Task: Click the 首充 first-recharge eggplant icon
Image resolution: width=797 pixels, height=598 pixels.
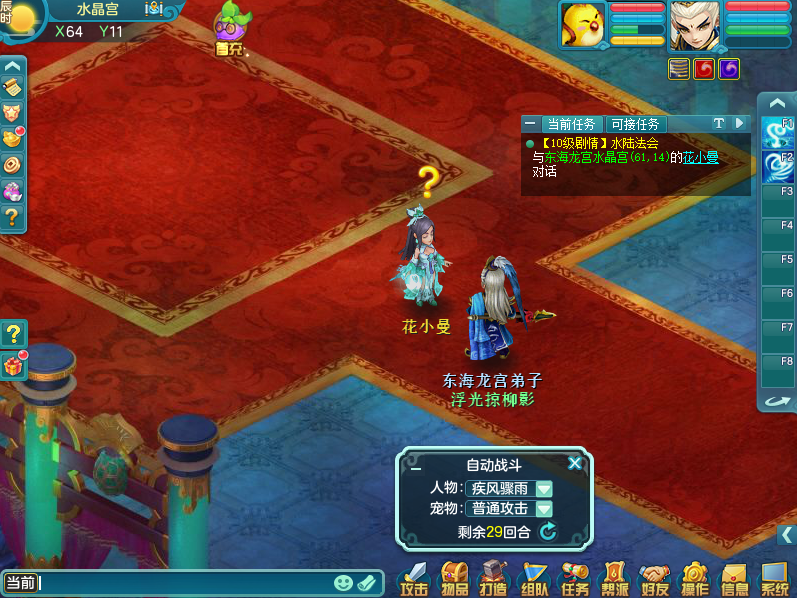Action: point(232,25)
